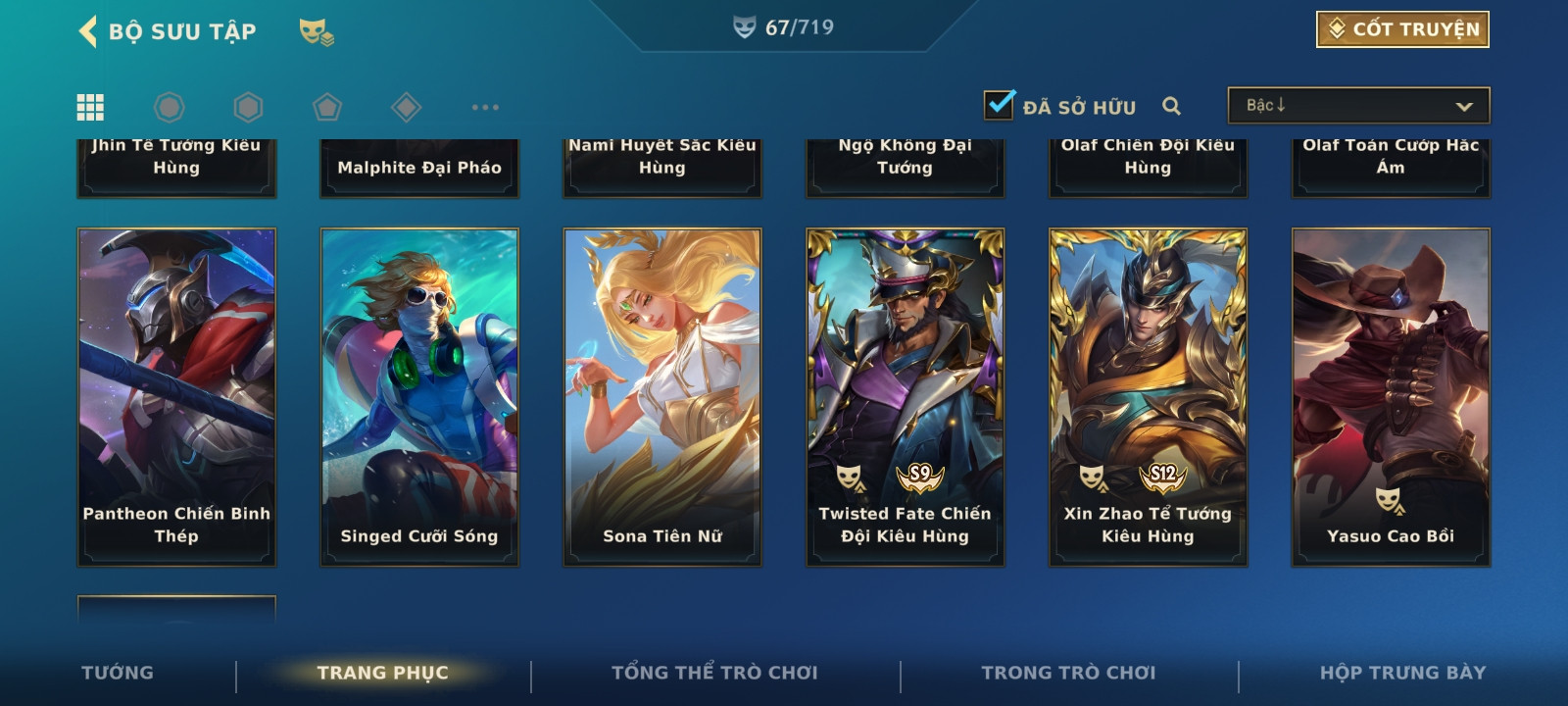The image size is (1568, 706).
Task: Open the Tổng Thể Trò Chơi tab
Action: click(x=714, y=673)
